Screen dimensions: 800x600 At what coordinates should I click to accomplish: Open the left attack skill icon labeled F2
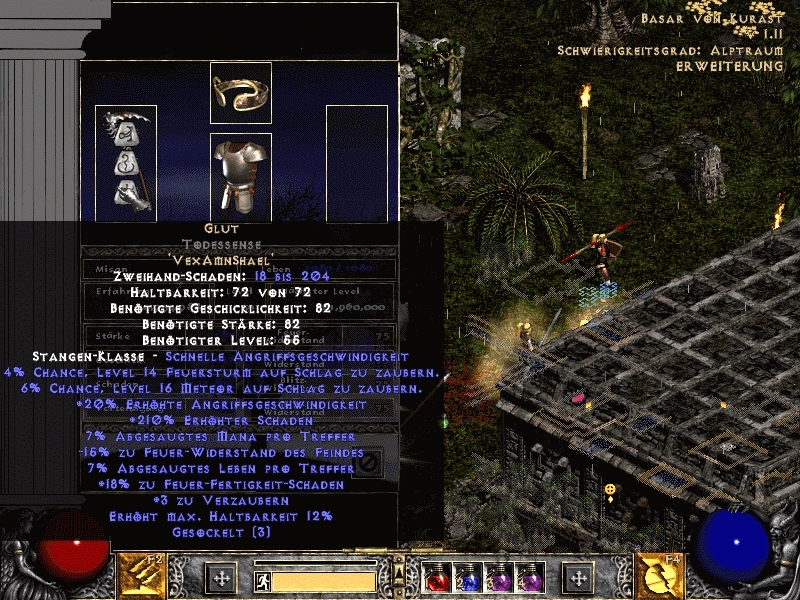tap(142, 576)
